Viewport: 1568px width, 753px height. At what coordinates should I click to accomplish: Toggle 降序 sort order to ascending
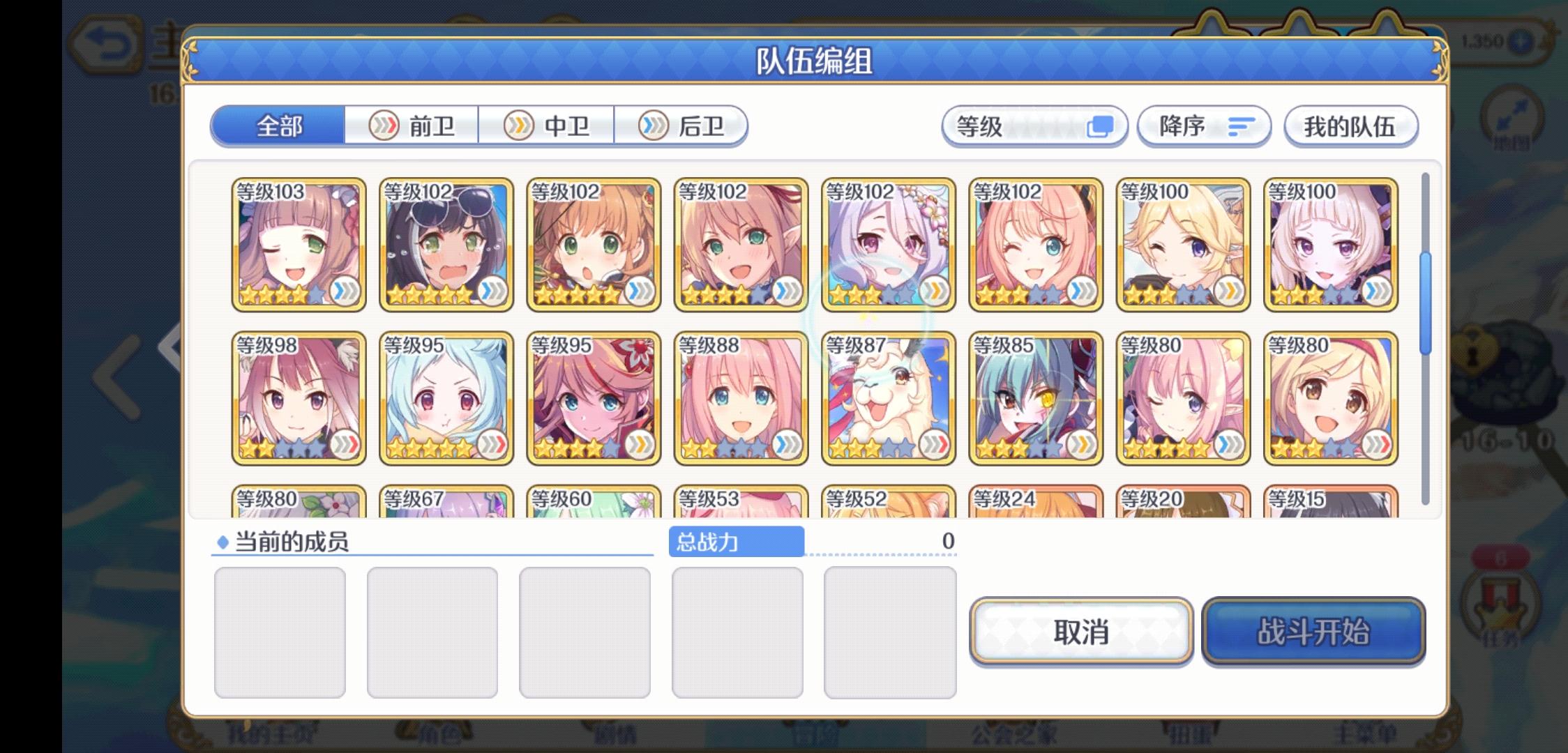(1203, 126)
